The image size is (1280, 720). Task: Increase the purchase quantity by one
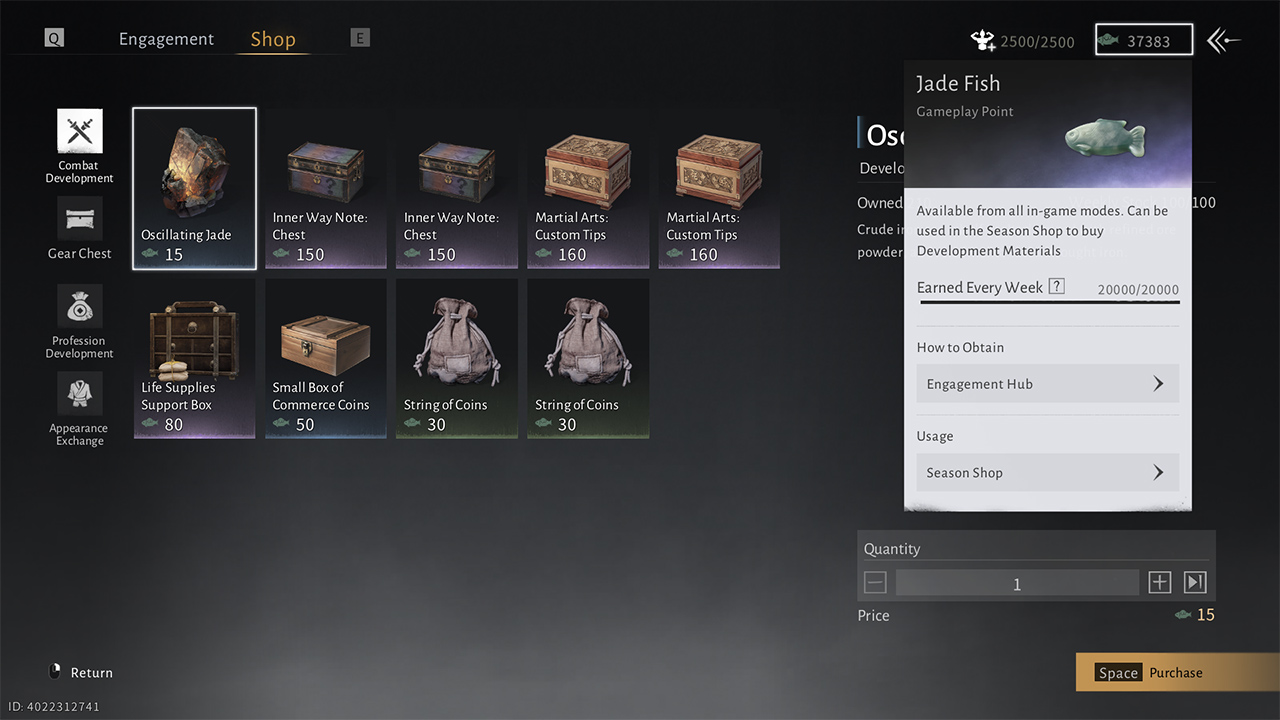click(x=1159, y=583)
